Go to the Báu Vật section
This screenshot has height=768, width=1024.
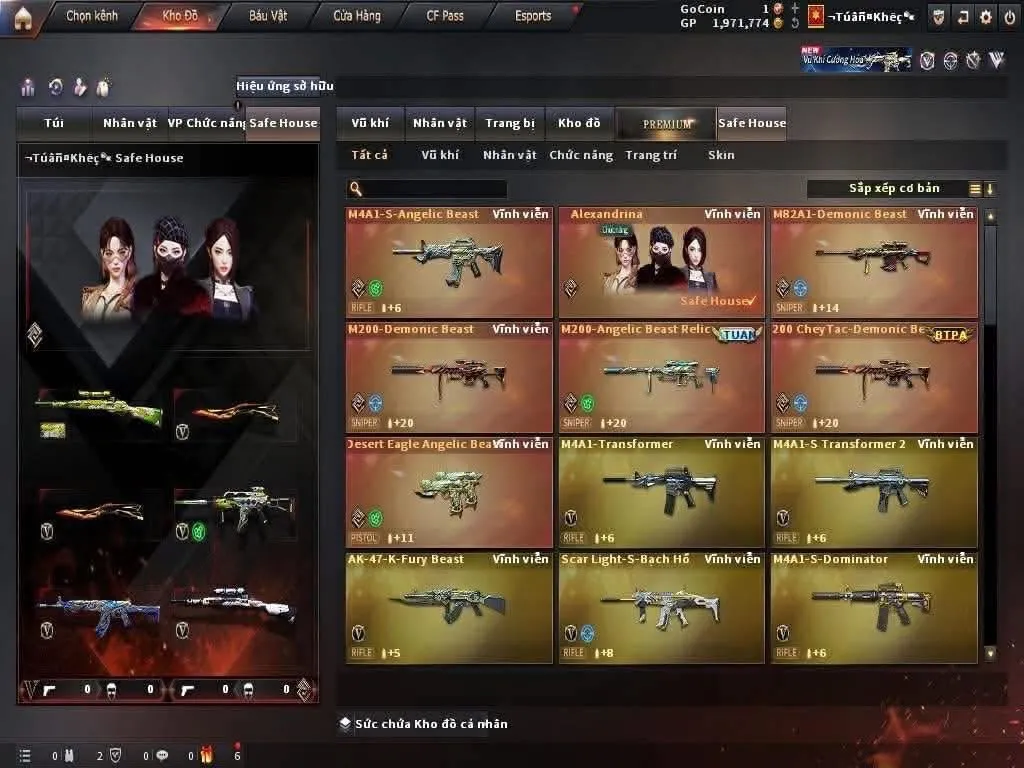click(x=268, y=16)
